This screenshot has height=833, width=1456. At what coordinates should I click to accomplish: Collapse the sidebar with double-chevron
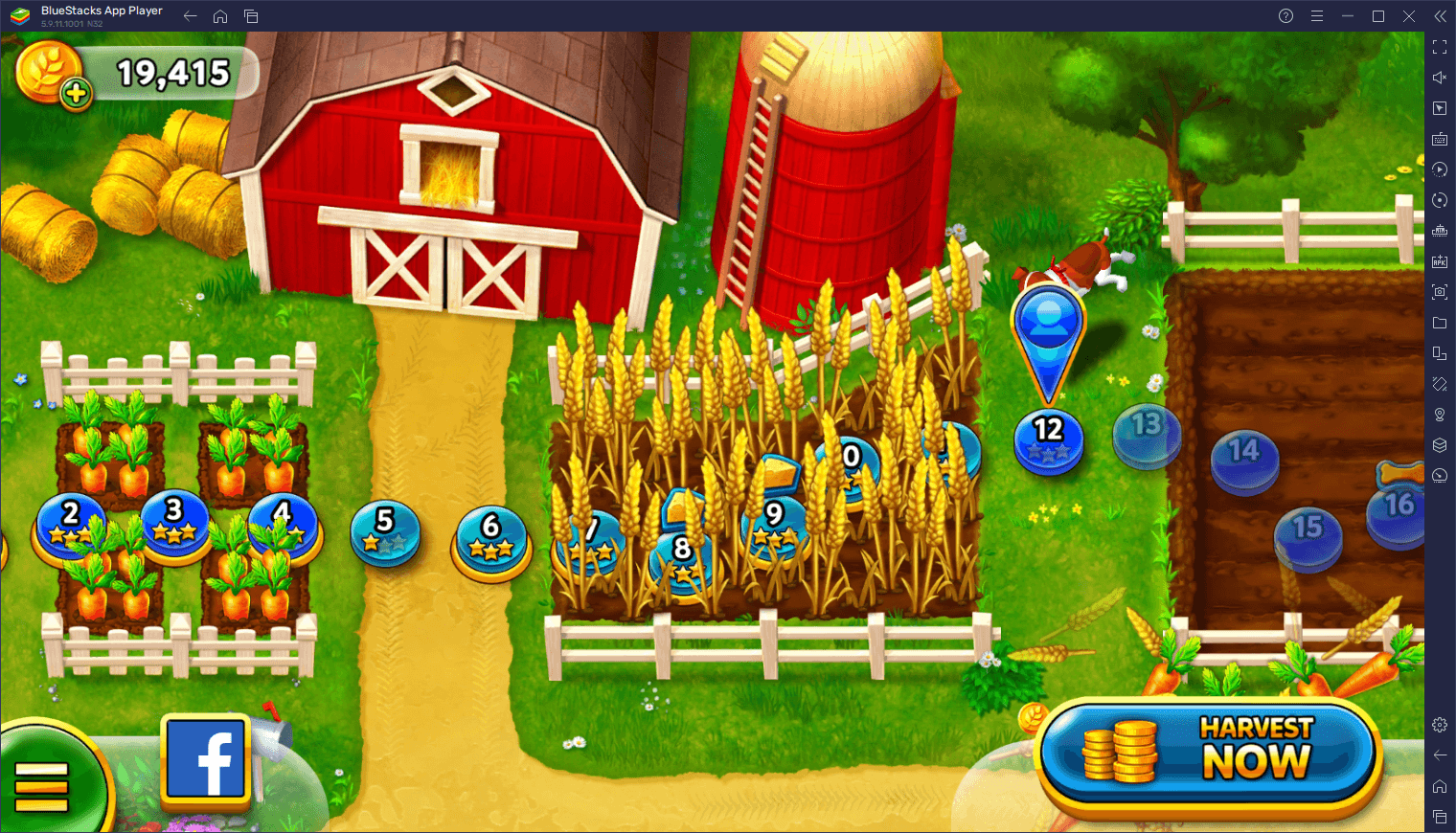1440,15
